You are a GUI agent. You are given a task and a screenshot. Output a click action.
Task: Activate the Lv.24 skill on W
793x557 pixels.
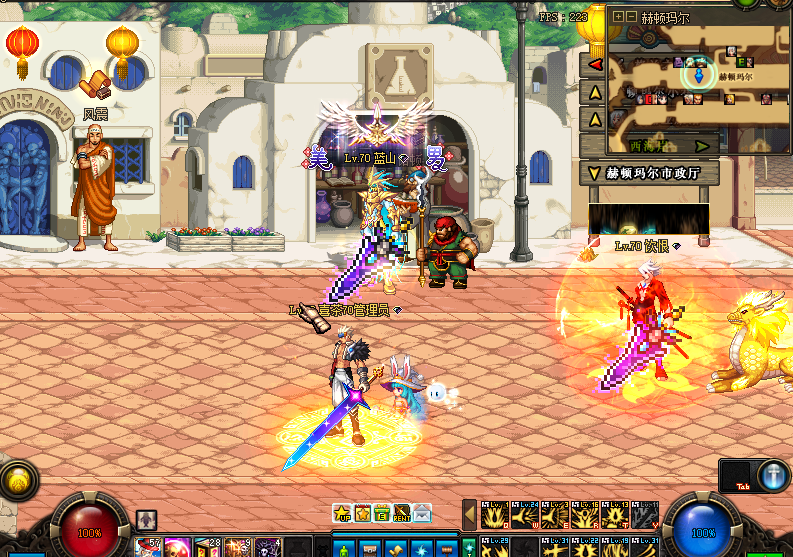(x=526, y=514)
